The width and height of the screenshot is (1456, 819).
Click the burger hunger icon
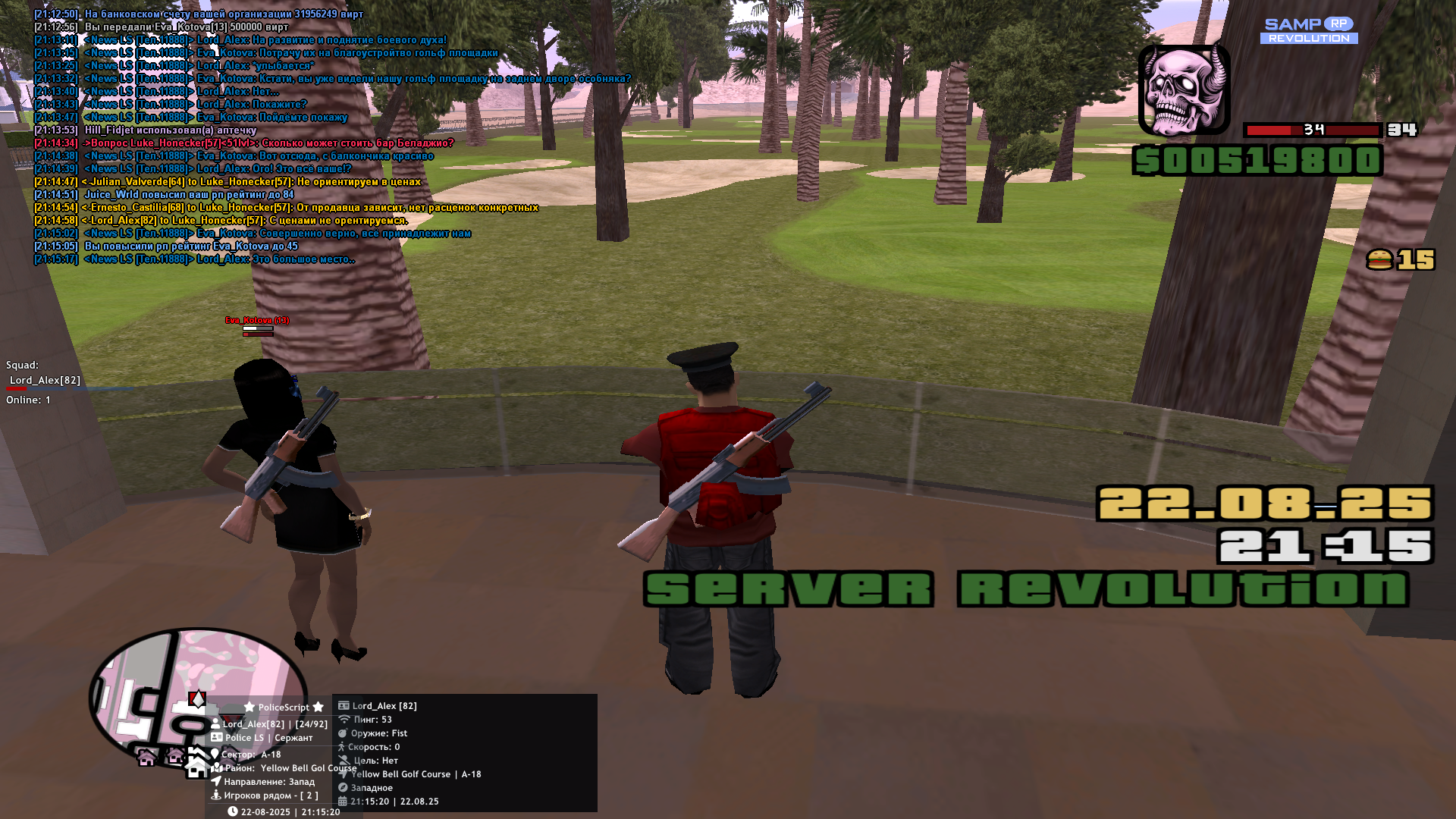(1379, 260)
